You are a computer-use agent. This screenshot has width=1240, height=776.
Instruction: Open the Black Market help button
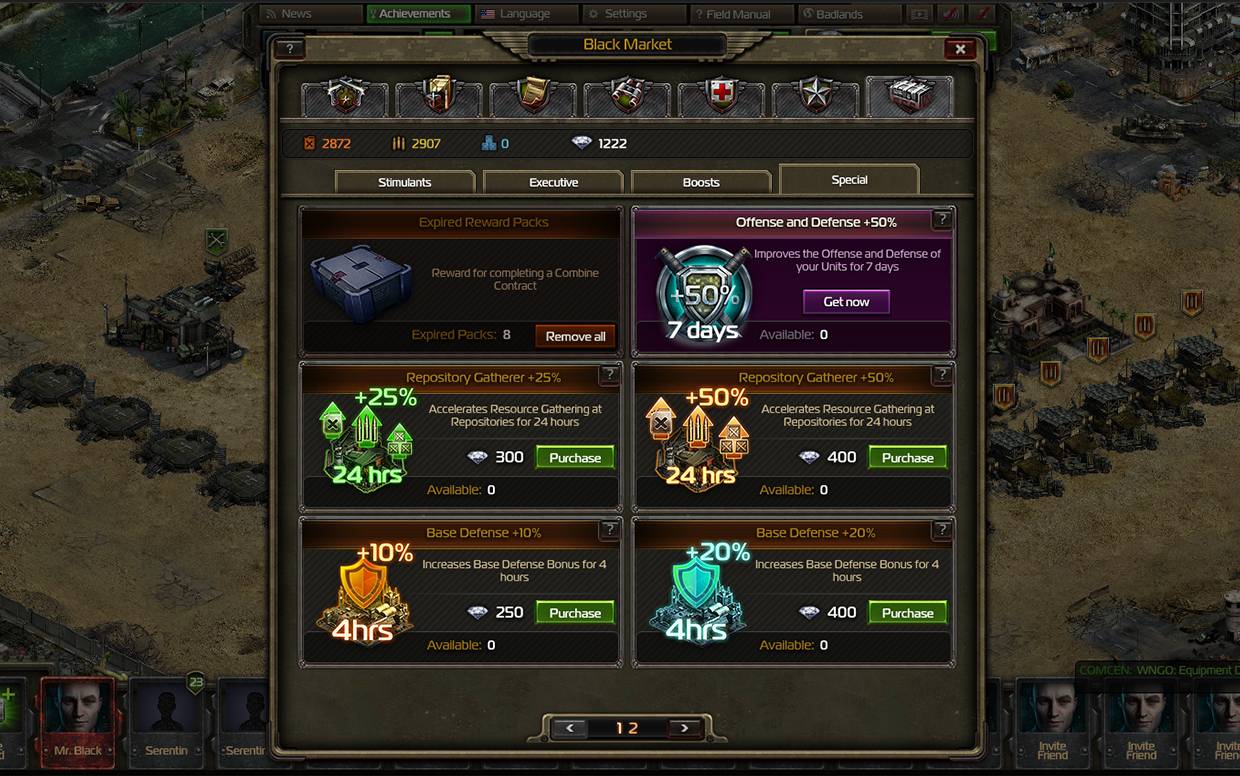pos(289,49)
